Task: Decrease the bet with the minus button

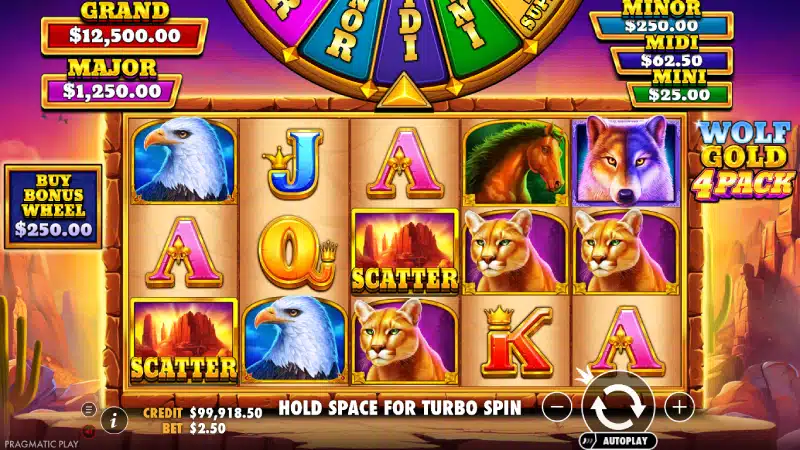Action: [558, 407]
